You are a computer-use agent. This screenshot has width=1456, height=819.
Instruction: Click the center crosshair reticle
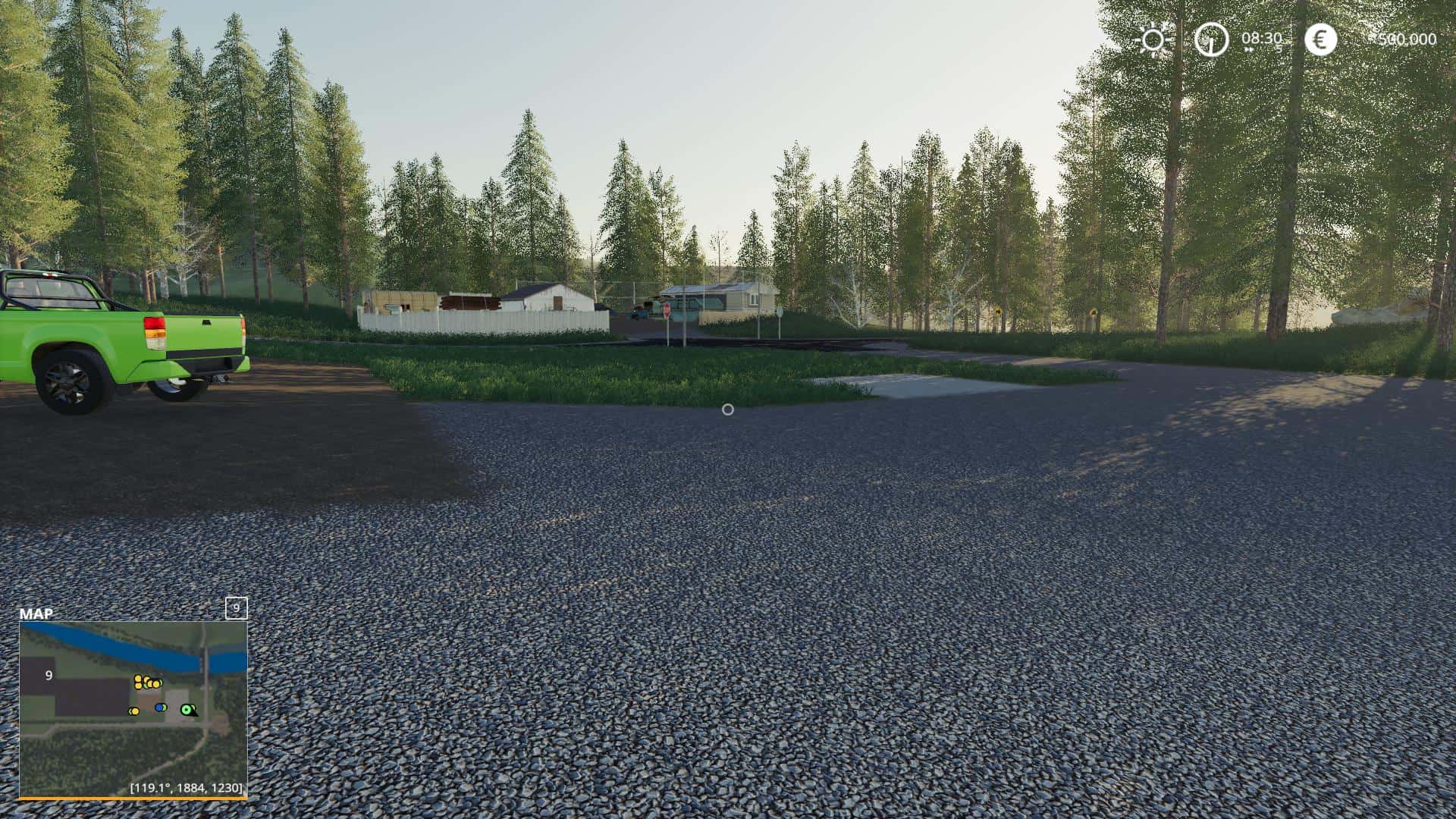coord(728,409)
